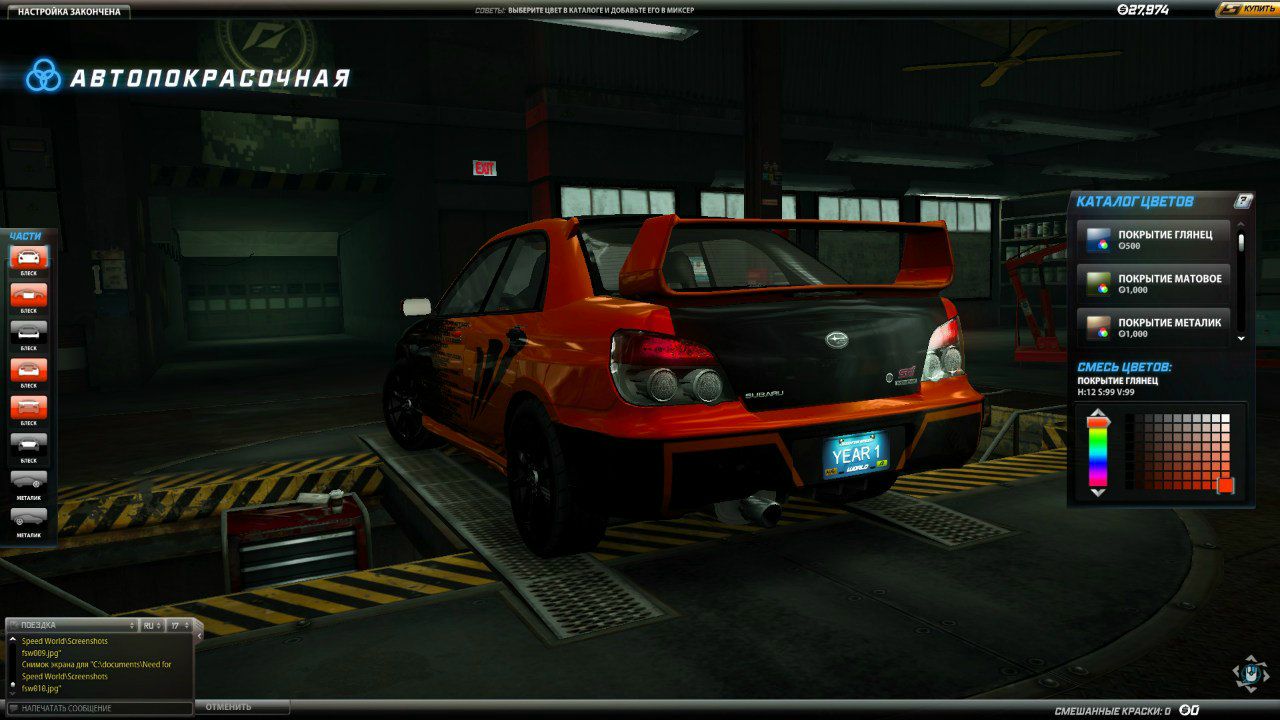Viewport: 1280px width, 720px height.
Task: Pick the grey hood part in the ЧАСТИ panel
Action: point(28,333)
